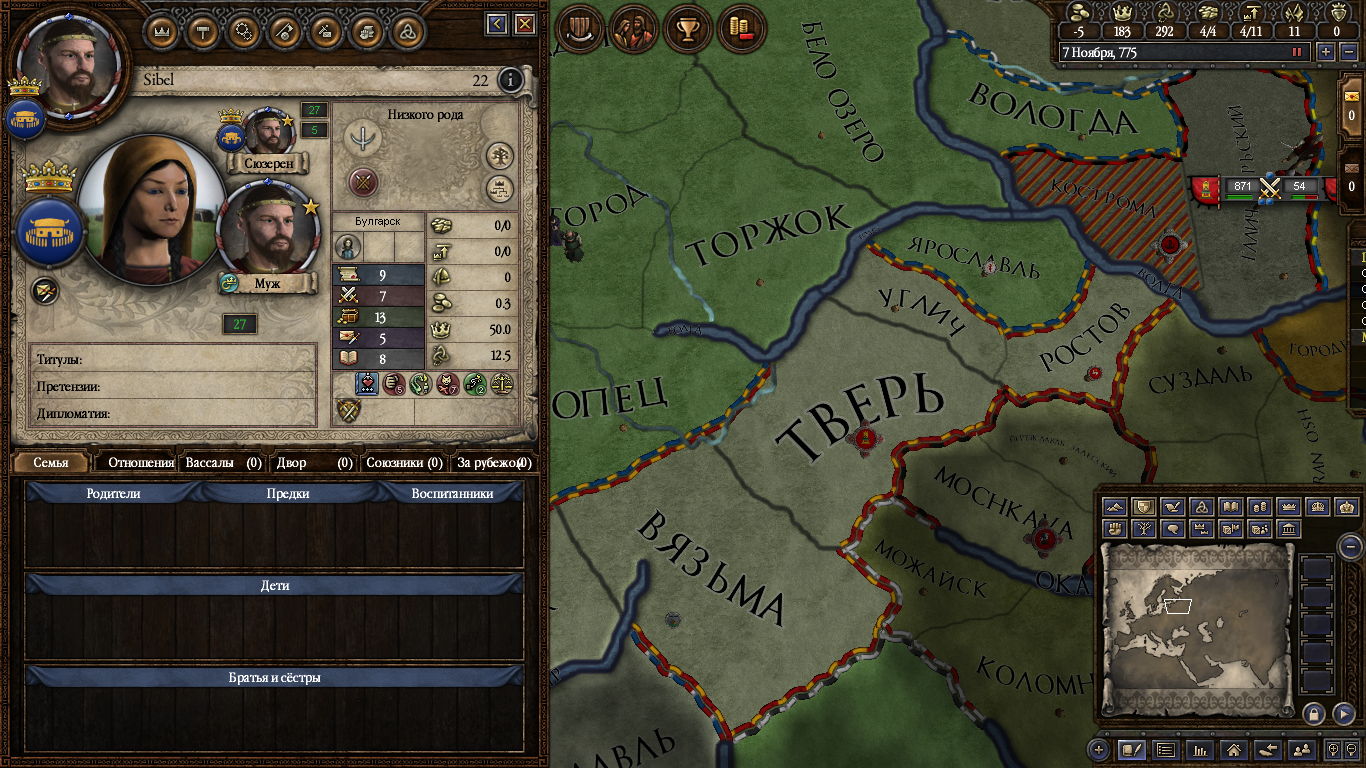Screen dimensions: 1366x768
Task: Open the "Семья" tab
Action: point(51,463)
